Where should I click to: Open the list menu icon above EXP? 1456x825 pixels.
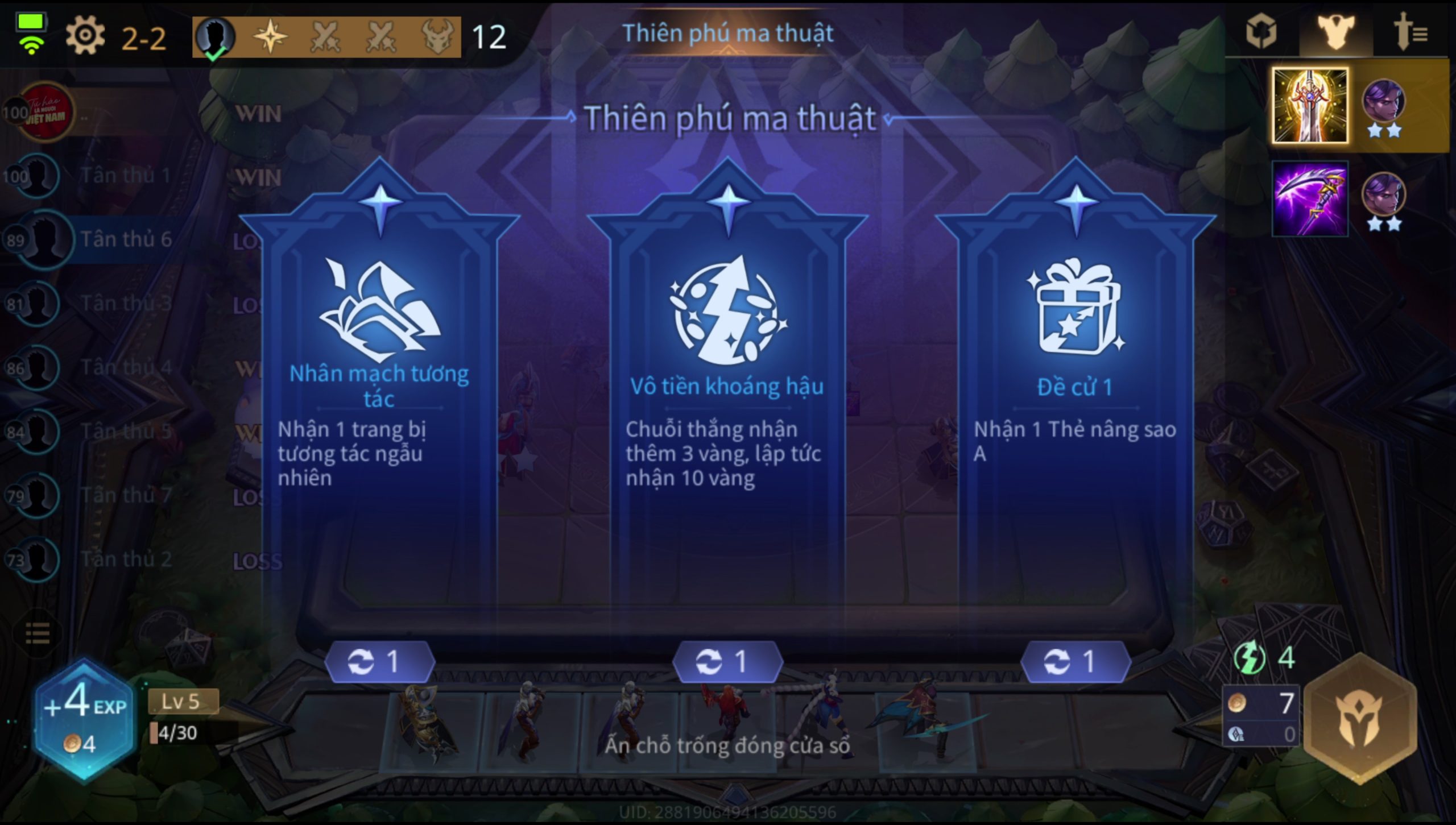coord(38,633)
